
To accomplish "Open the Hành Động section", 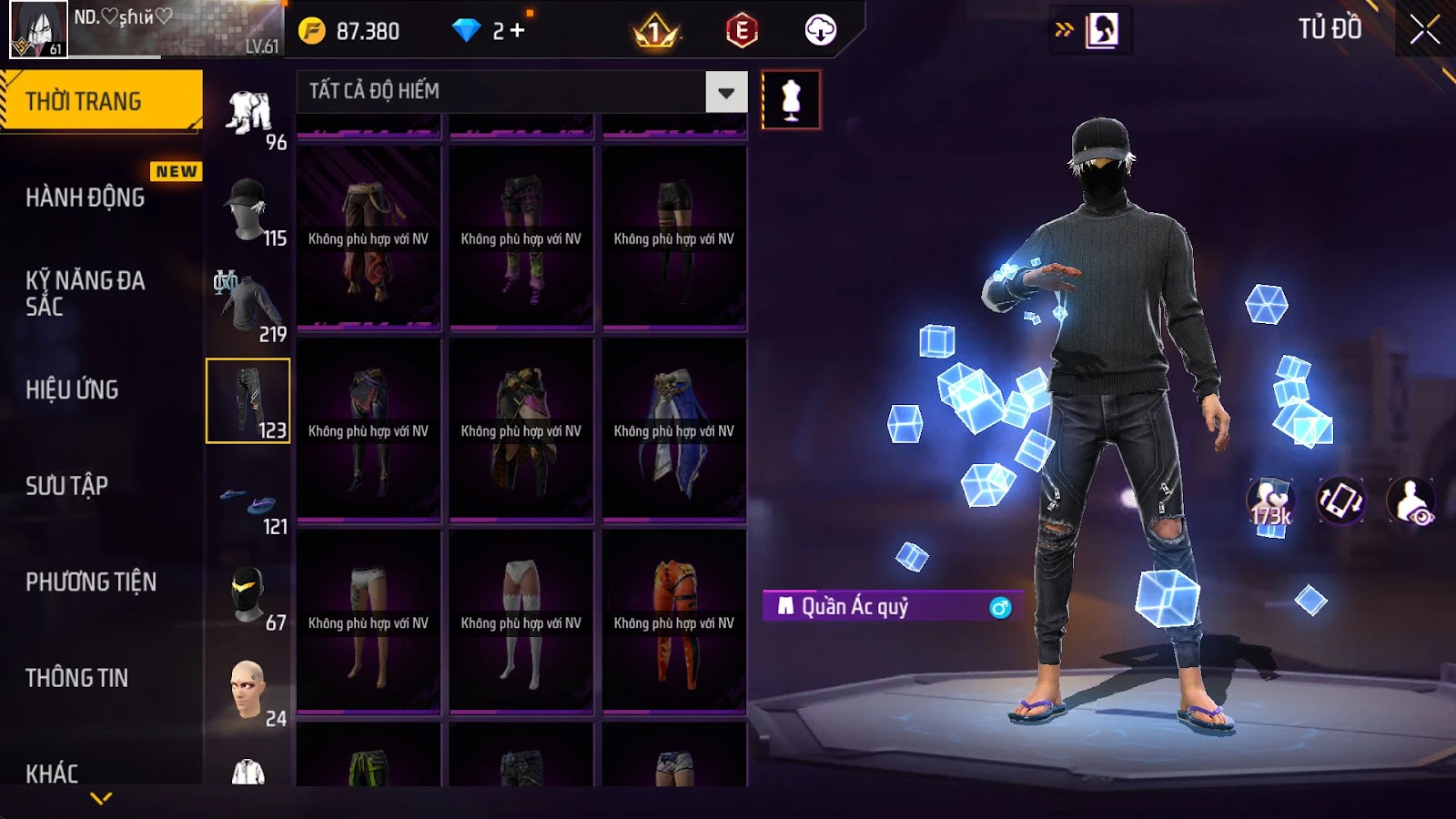I will click(86, 197).
